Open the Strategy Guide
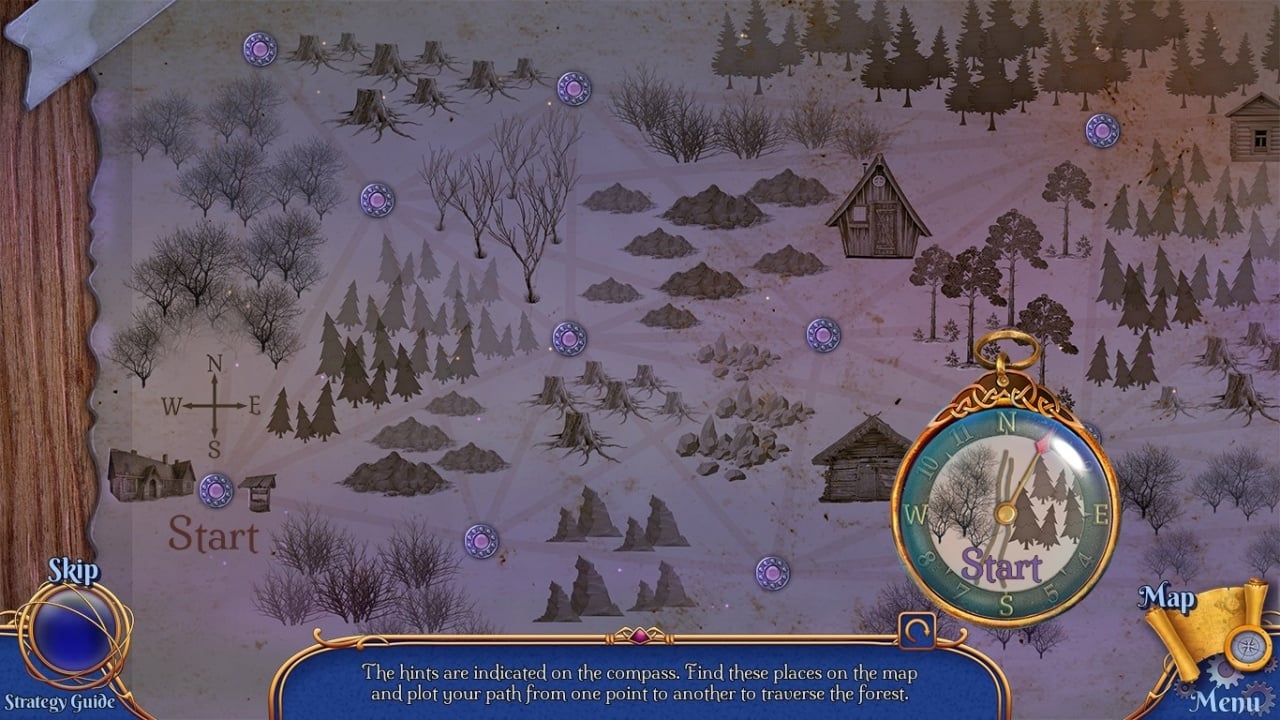Viewport: 1280px width, 720px height. coord(58,701)
